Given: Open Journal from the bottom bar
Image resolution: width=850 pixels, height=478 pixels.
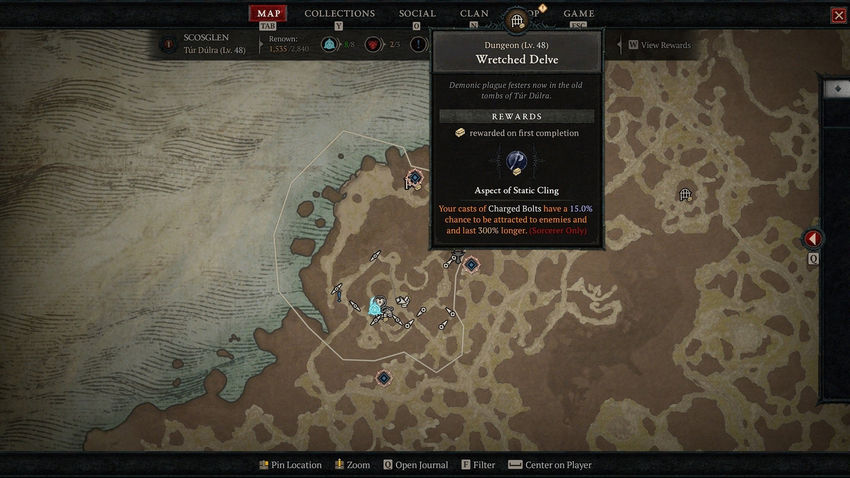Looking at the screenshot, I should pyautogui.click(x=417, y=465).
